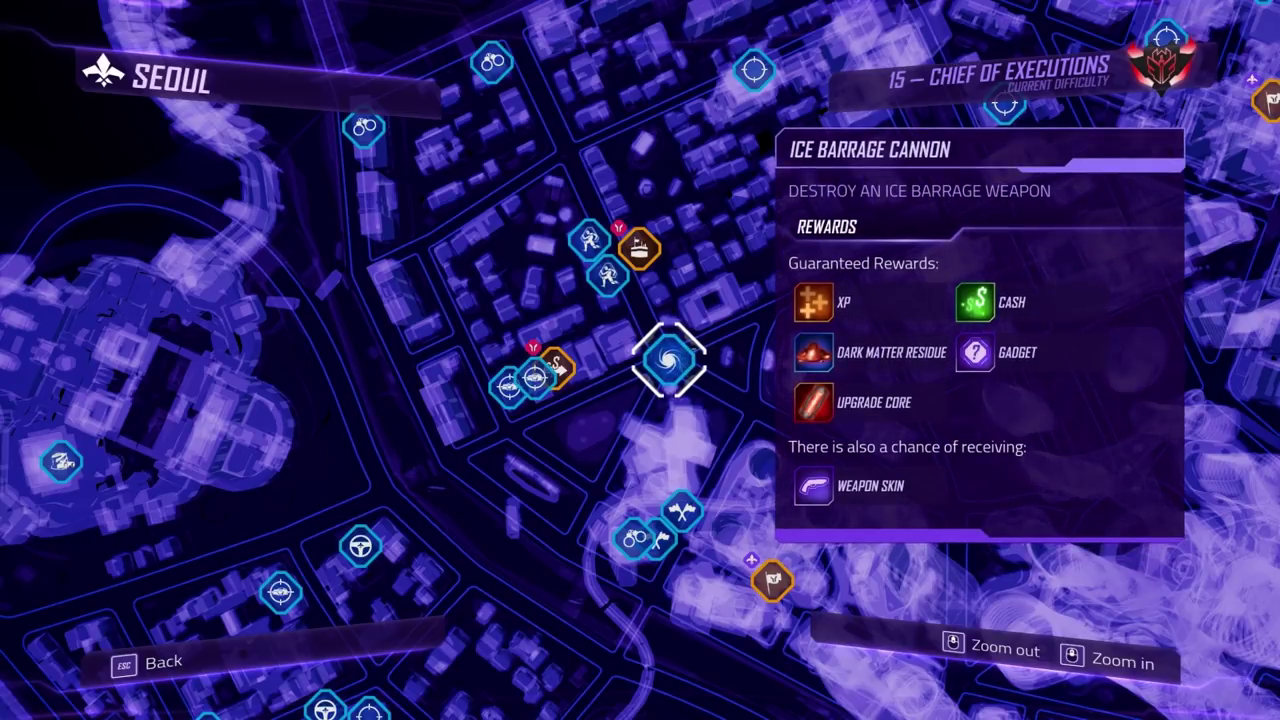Click the green Cash reward icon
The height and width of the screenshot is (720, 1280).
click(975, 302)
